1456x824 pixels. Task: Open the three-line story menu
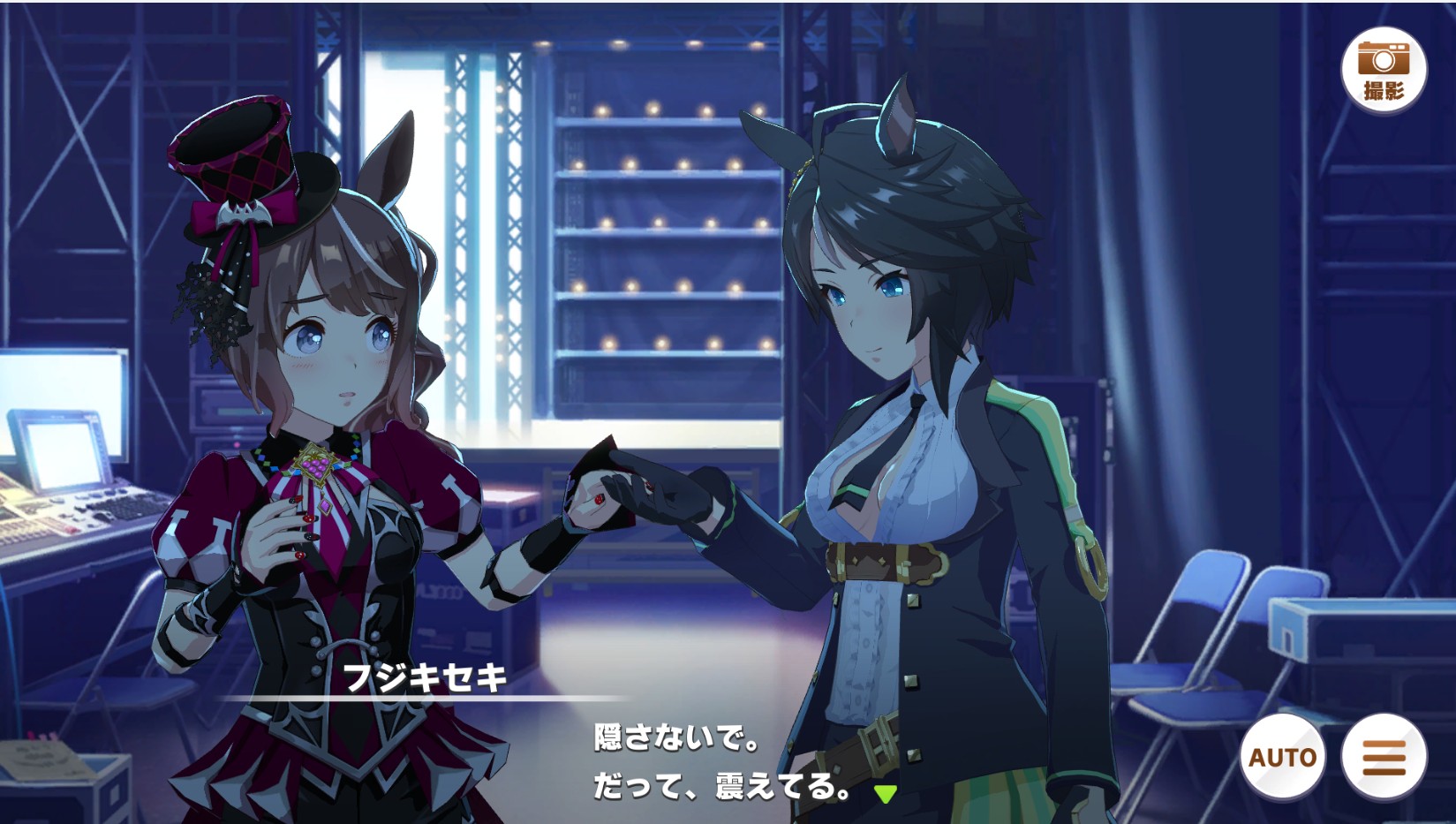point(1383,757)
